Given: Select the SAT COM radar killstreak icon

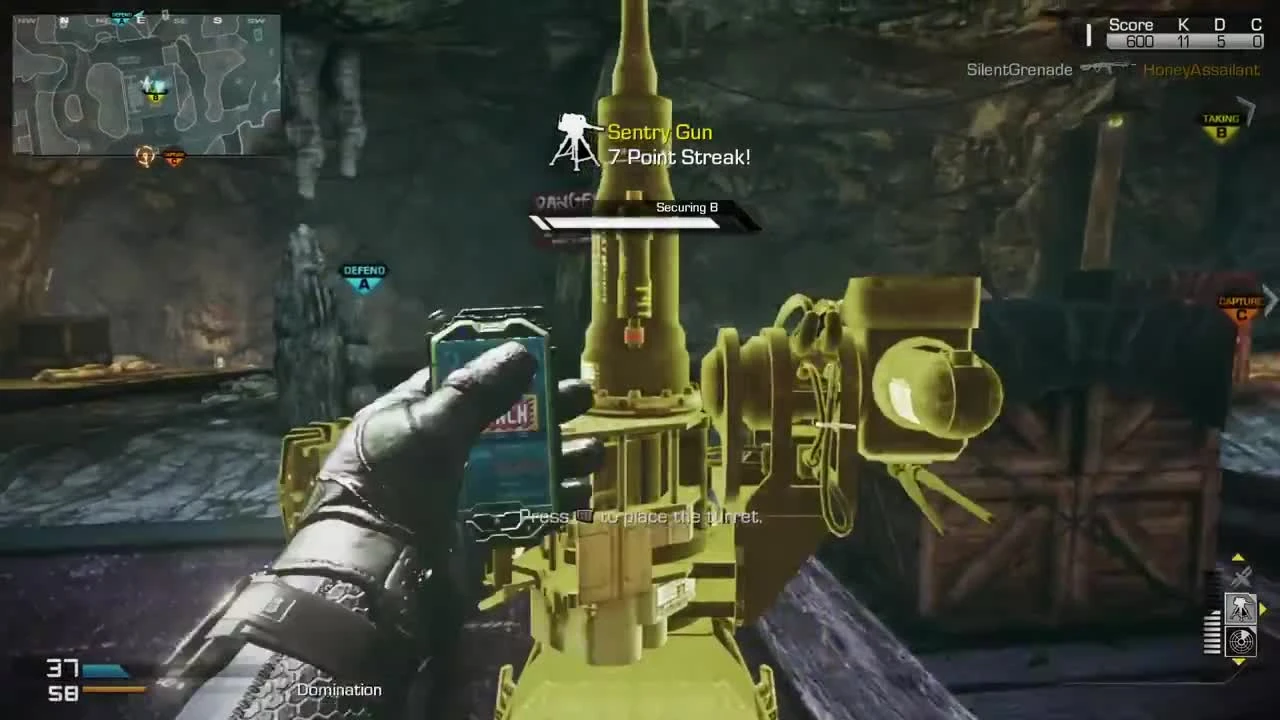Looking at the screenshot, I should (1240, 641).
